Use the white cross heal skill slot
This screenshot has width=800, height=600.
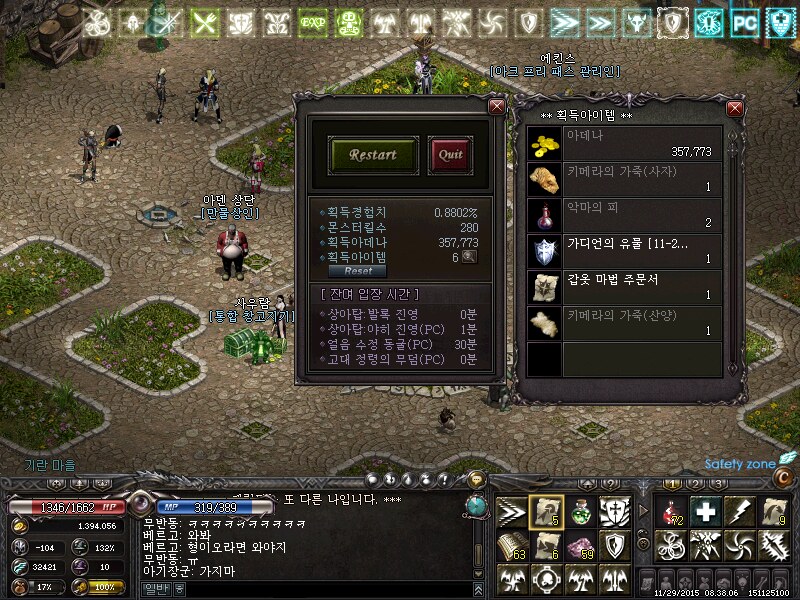(x=707, y=512)
